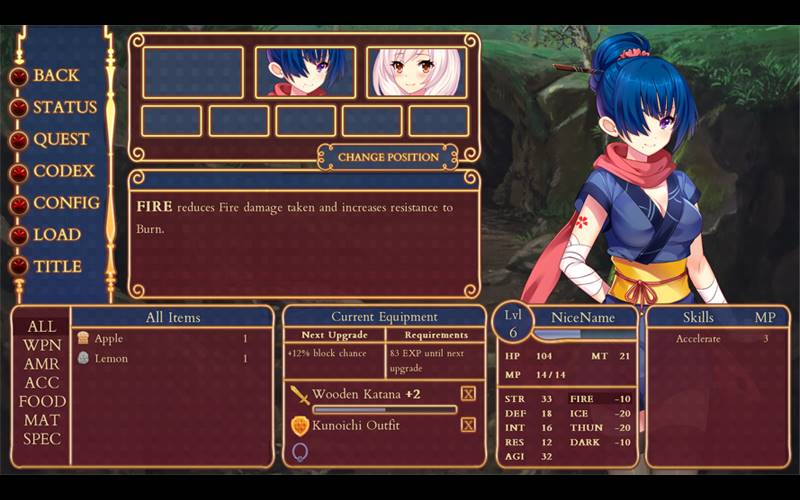Return to TITLE screen

point(57,267)
